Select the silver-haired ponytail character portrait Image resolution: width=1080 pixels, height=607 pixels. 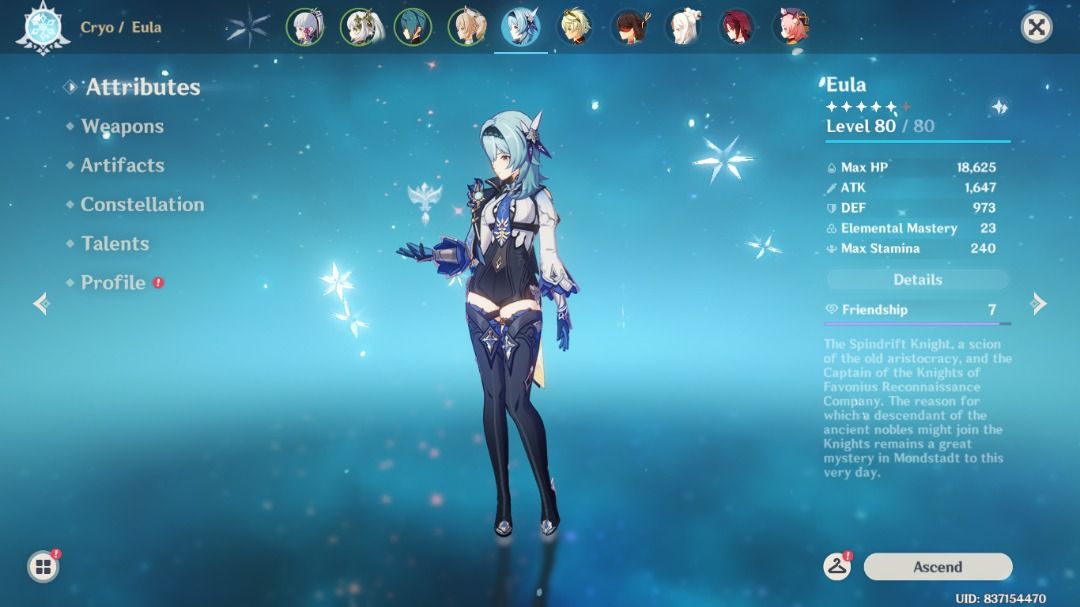tap(305, 27)
